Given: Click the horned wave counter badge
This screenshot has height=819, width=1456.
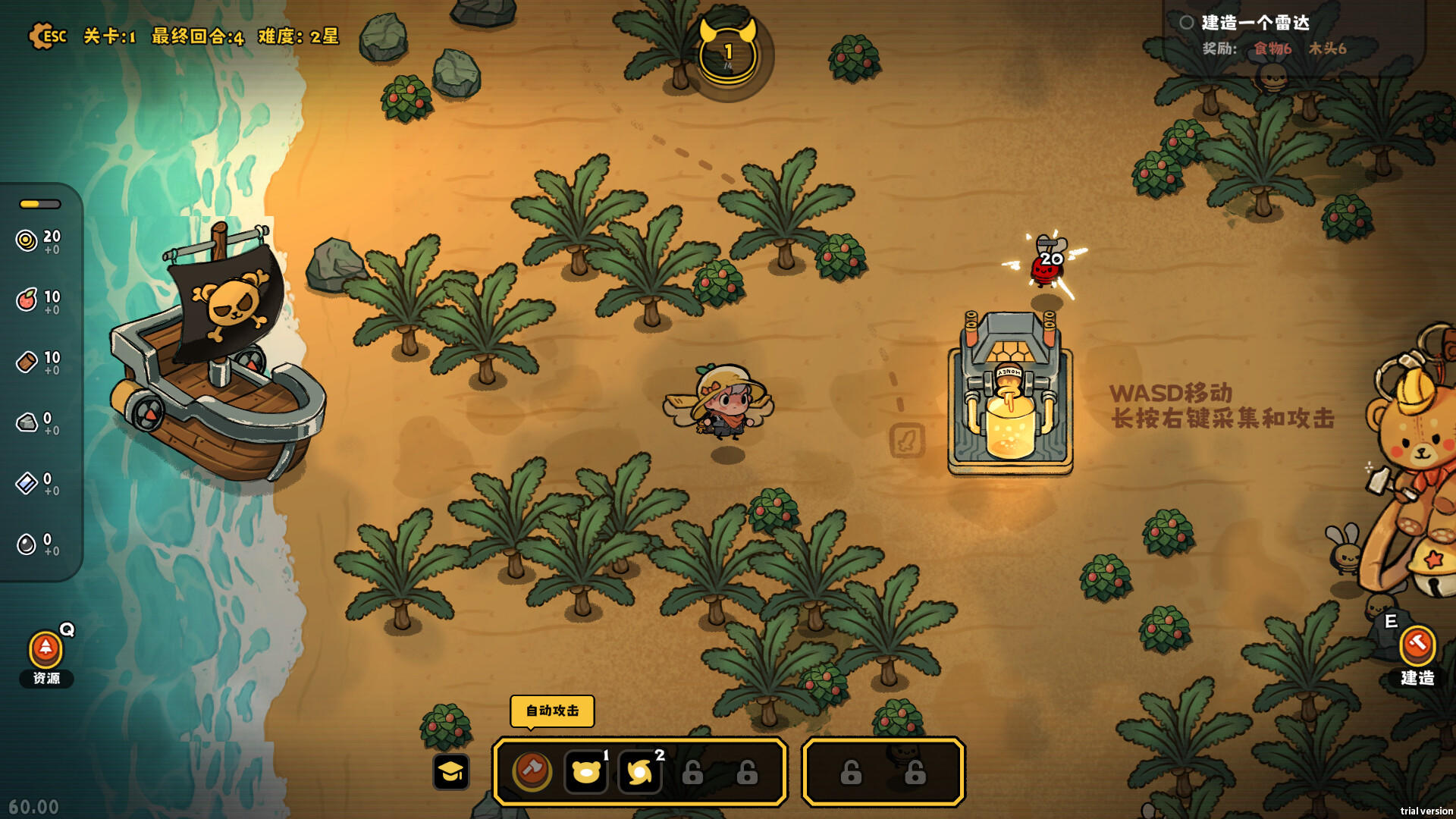Looking at the screenshot, I should coord(728,55).
